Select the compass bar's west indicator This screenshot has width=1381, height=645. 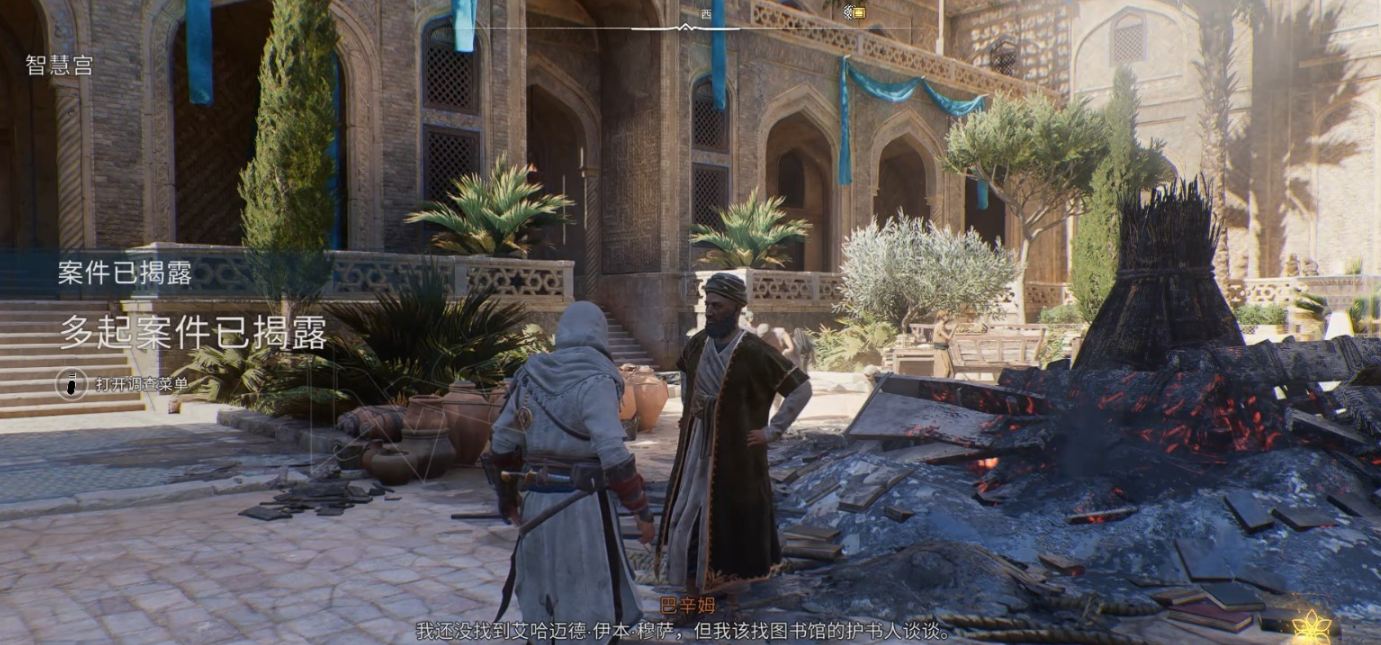(x=706, y=14)
